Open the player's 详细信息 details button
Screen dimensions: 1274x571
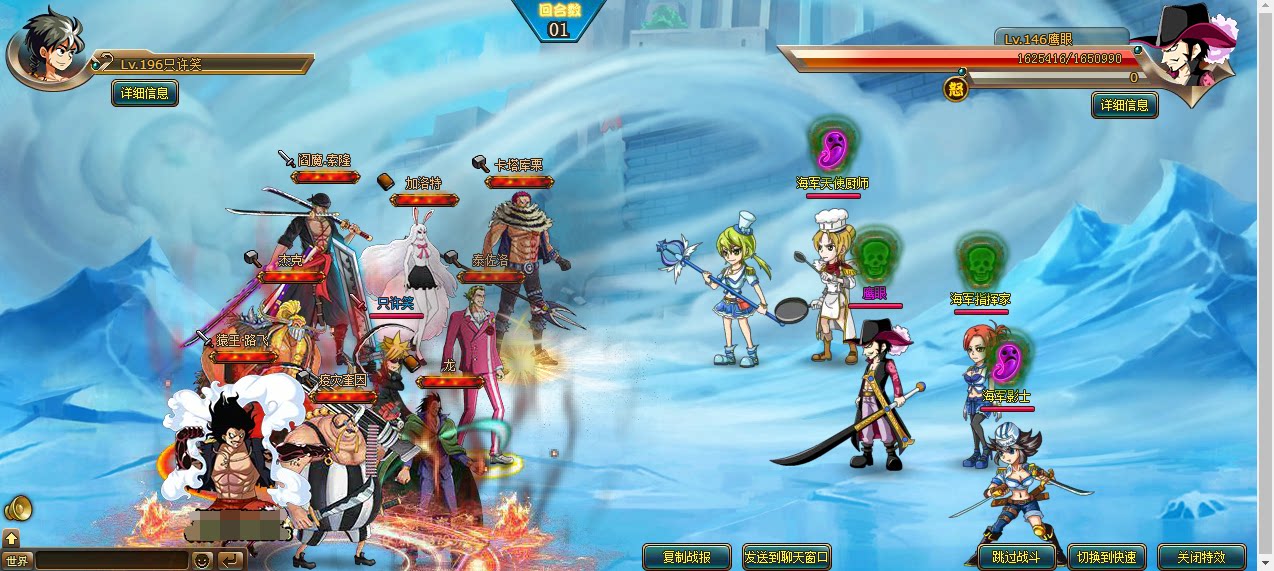(x=145, y=93)
